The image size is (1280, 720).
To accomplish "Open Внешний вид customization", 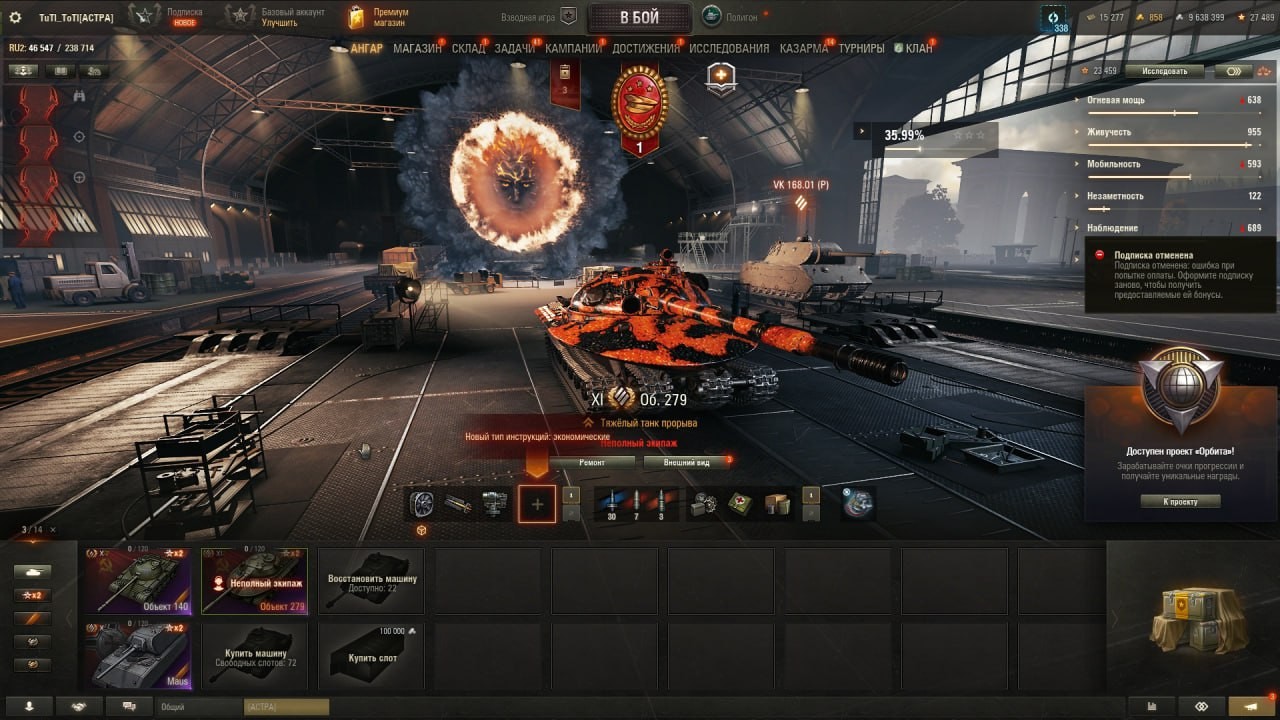I will [x=689, y=462].
